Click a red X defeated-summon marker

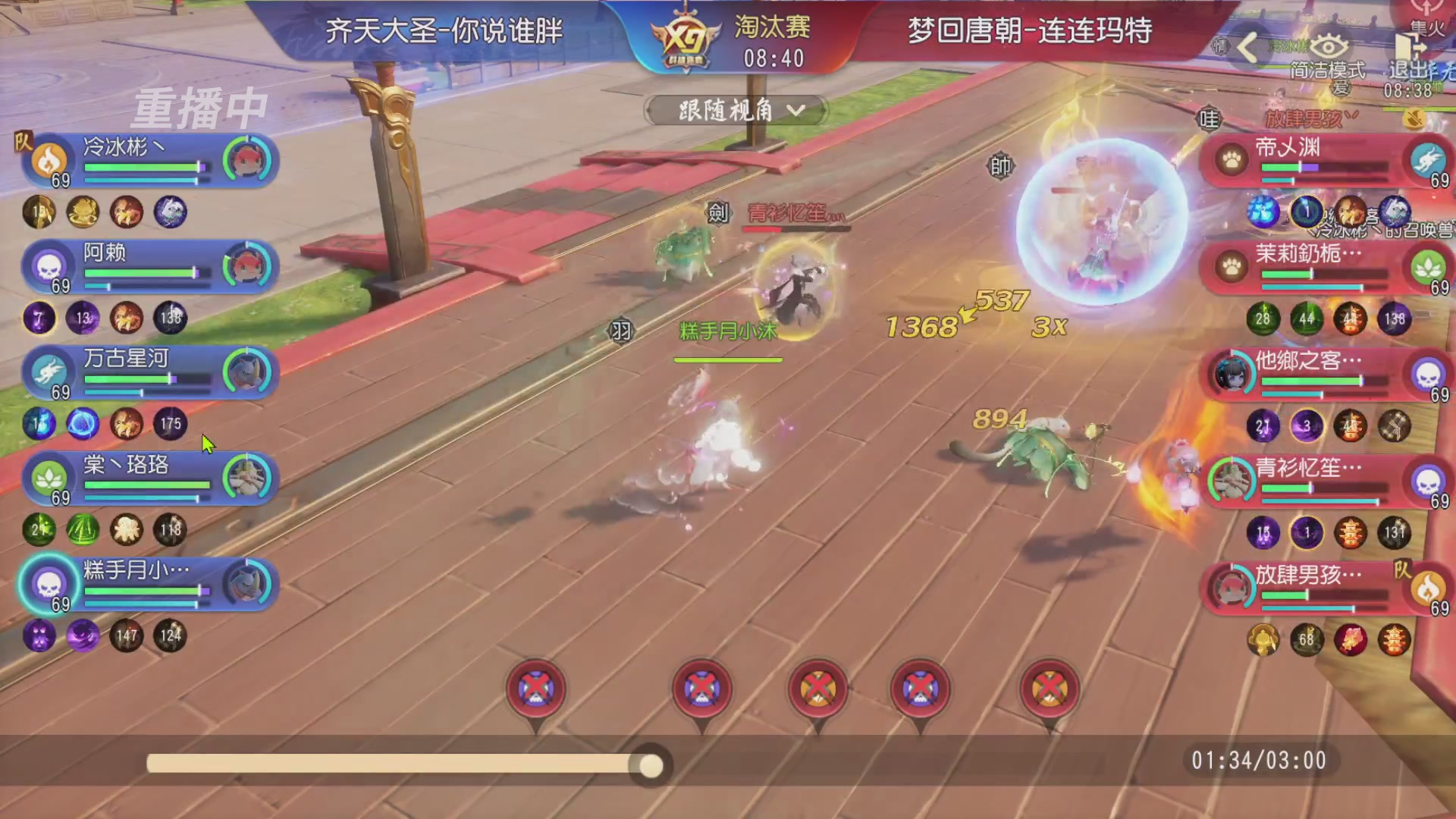(x=535, y=688)
